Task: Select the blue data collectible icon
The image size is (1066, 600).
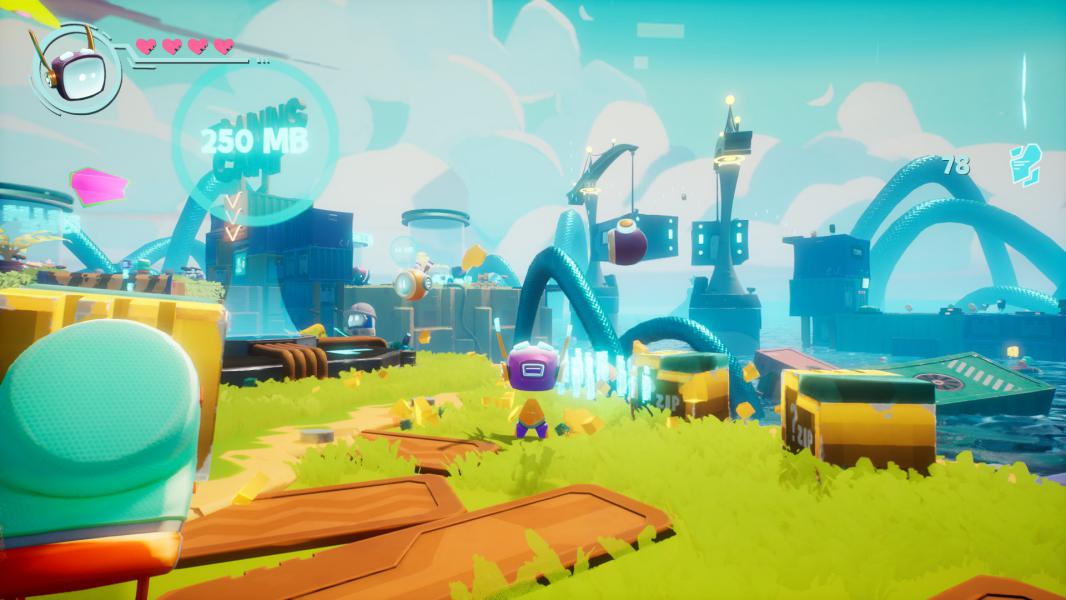Action: pos(1025,165)
